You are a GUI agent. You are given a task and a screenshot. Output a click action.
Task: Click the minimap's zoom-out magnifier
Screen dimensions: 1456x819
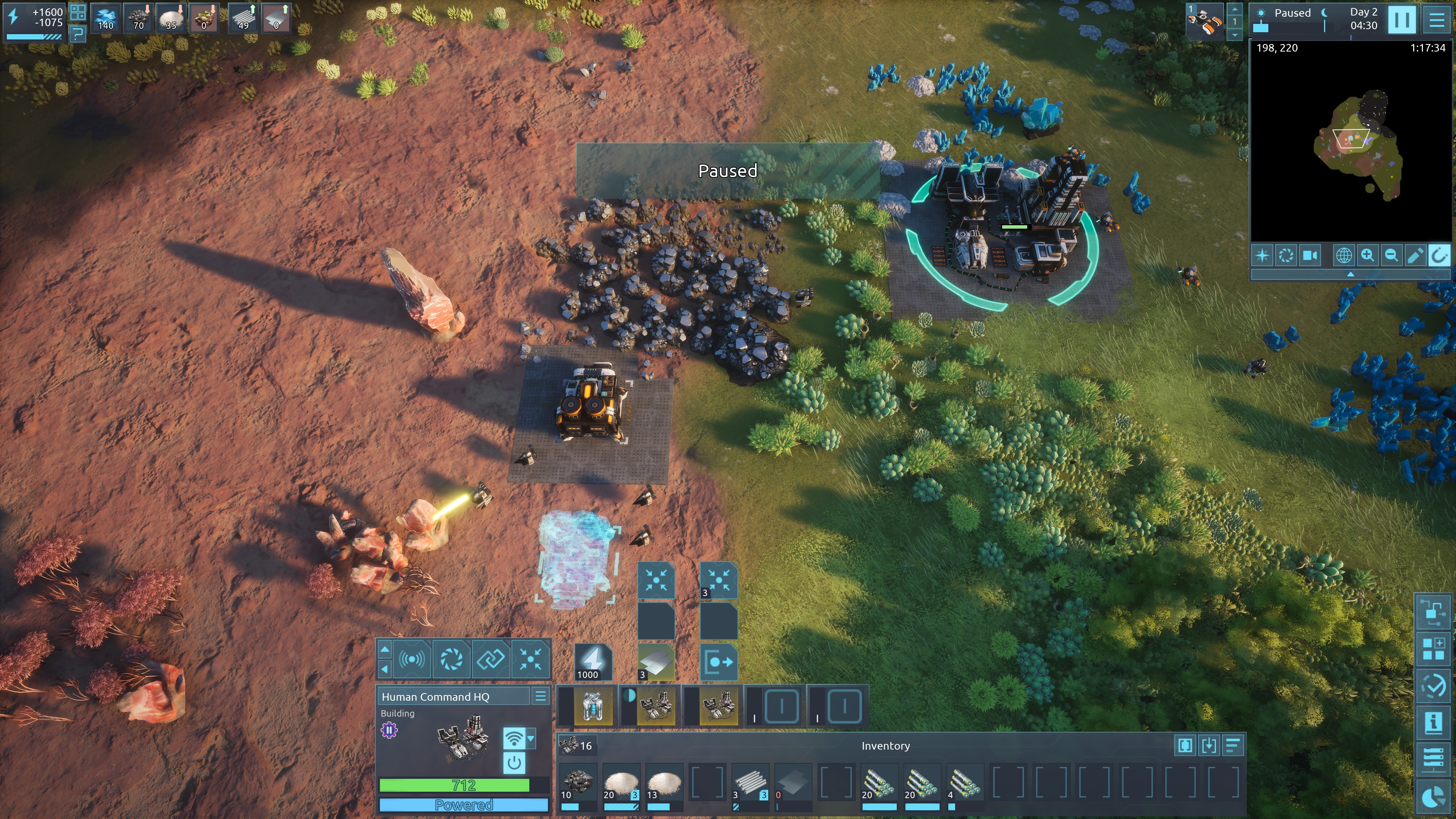[1391, 256]
